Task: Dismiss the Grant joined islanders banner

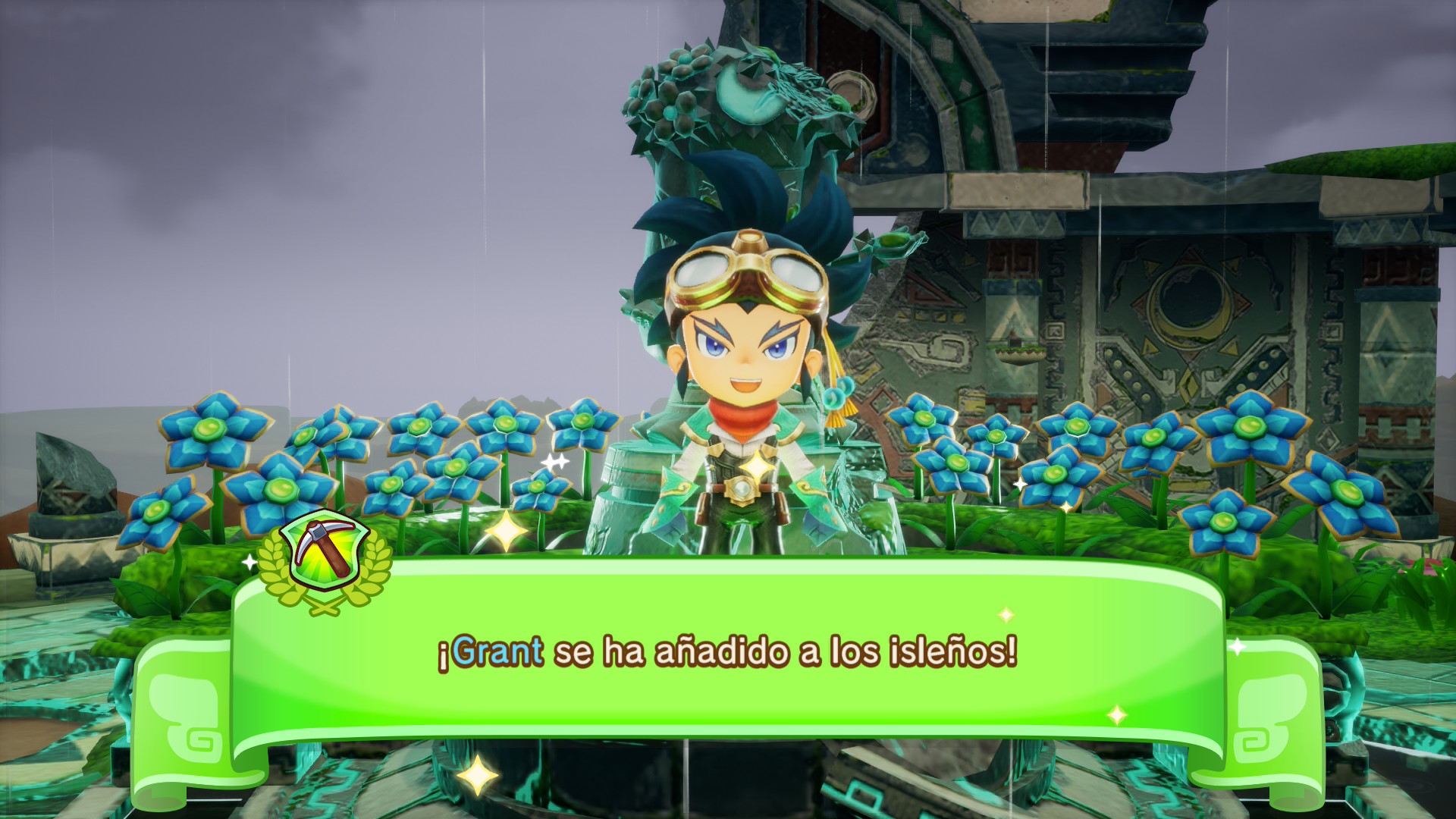Action: click(x=726, y=654)
